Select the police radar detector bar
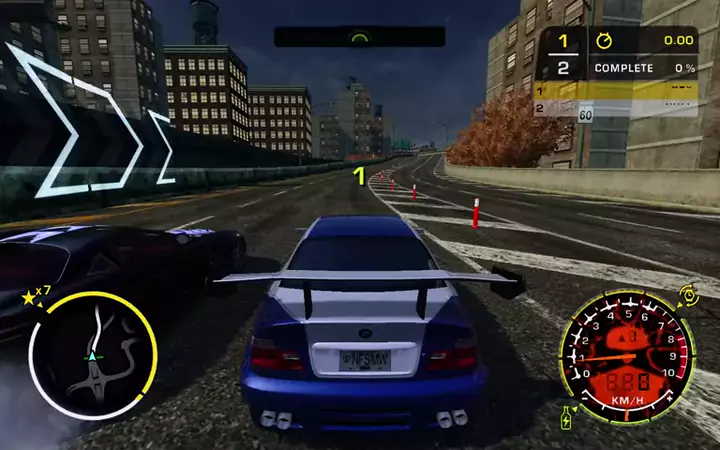Viewport: 720px width, 450px height. tap(359, 37)
